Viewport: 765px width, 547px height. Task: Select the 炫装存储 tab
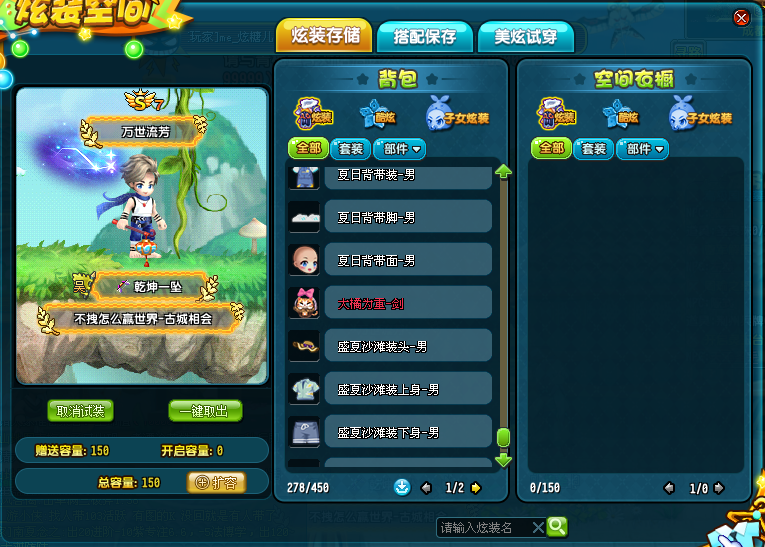324,36
